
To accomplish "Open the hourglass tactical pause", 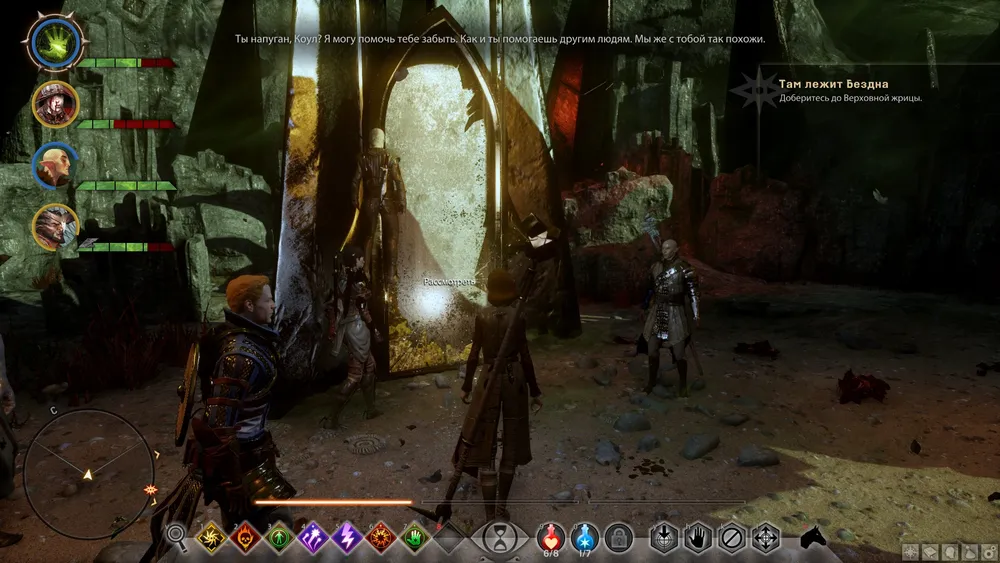I will pyautogui.click(x=495, y=539).
